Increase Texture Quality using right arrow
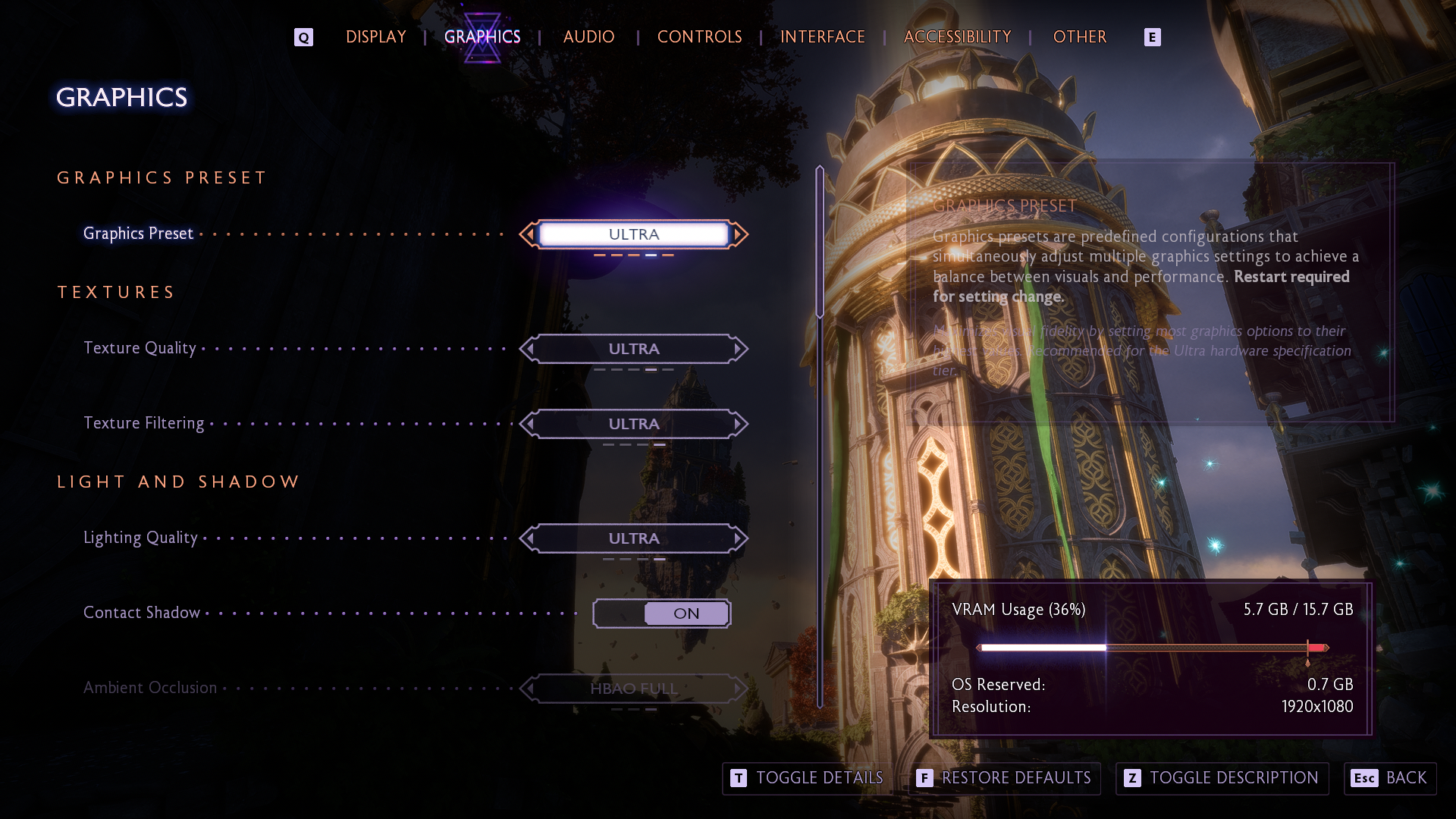Screen dimensions: 1456x819 [739, 349]
